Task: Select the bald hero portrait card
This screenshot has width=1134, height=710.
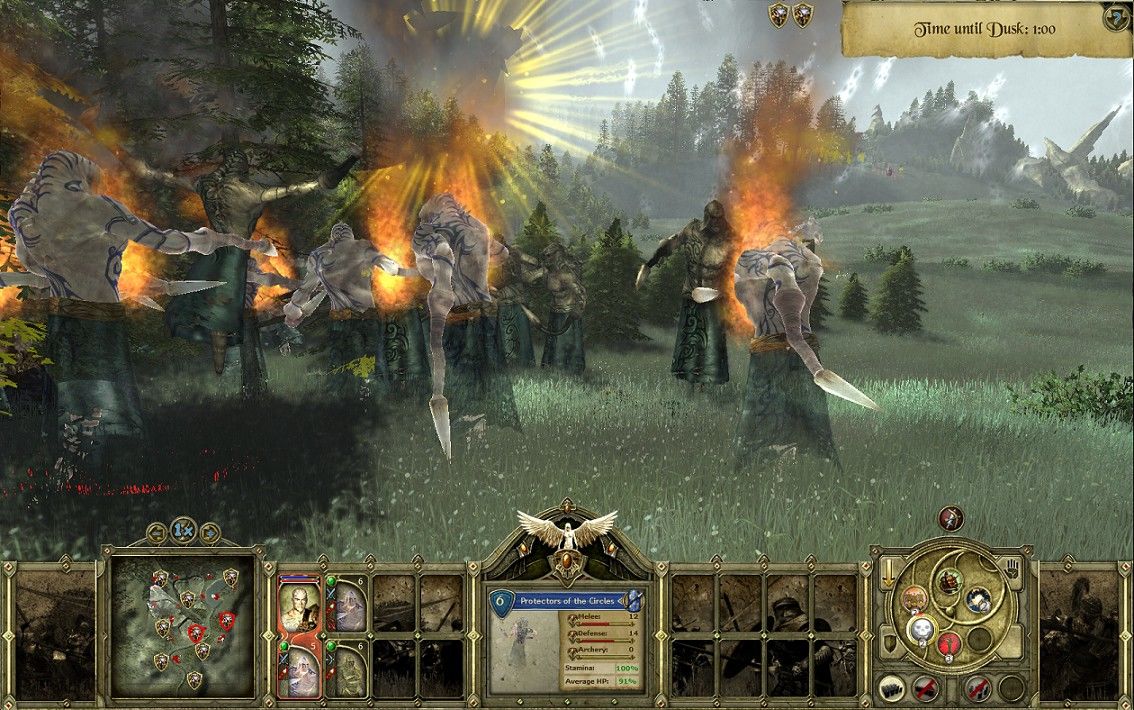Action: [296, 604]
